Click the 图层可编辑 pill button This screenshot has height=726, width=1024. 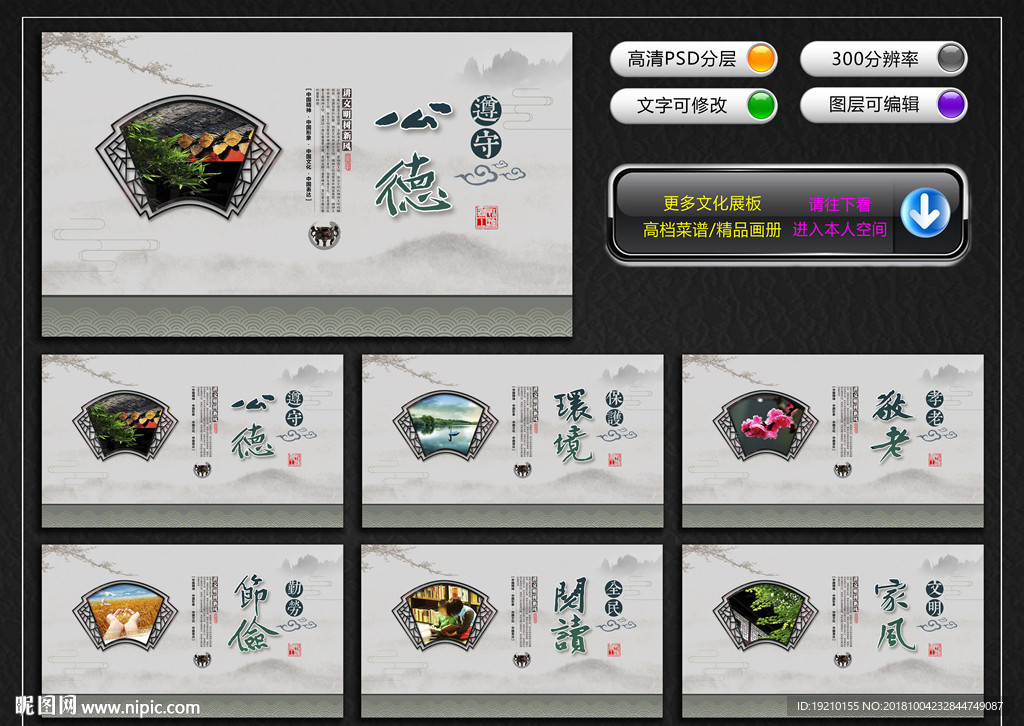[883, 105]
